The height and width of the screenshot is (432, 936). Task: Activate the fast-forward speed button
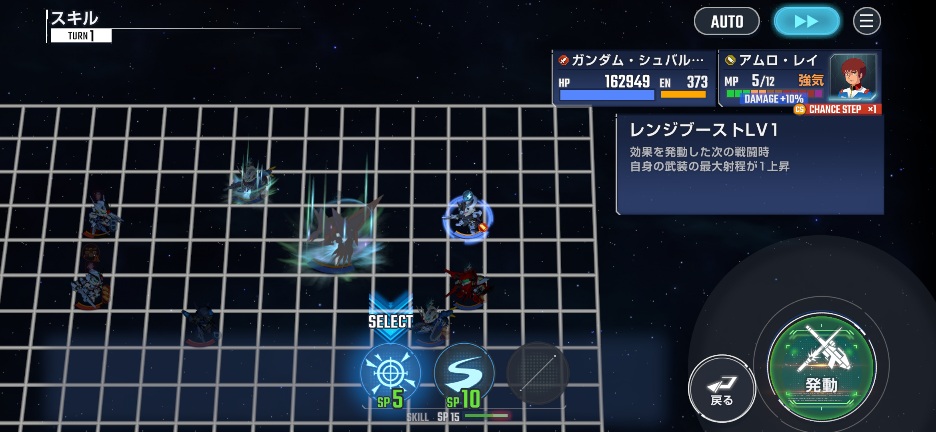coord(806,21)
